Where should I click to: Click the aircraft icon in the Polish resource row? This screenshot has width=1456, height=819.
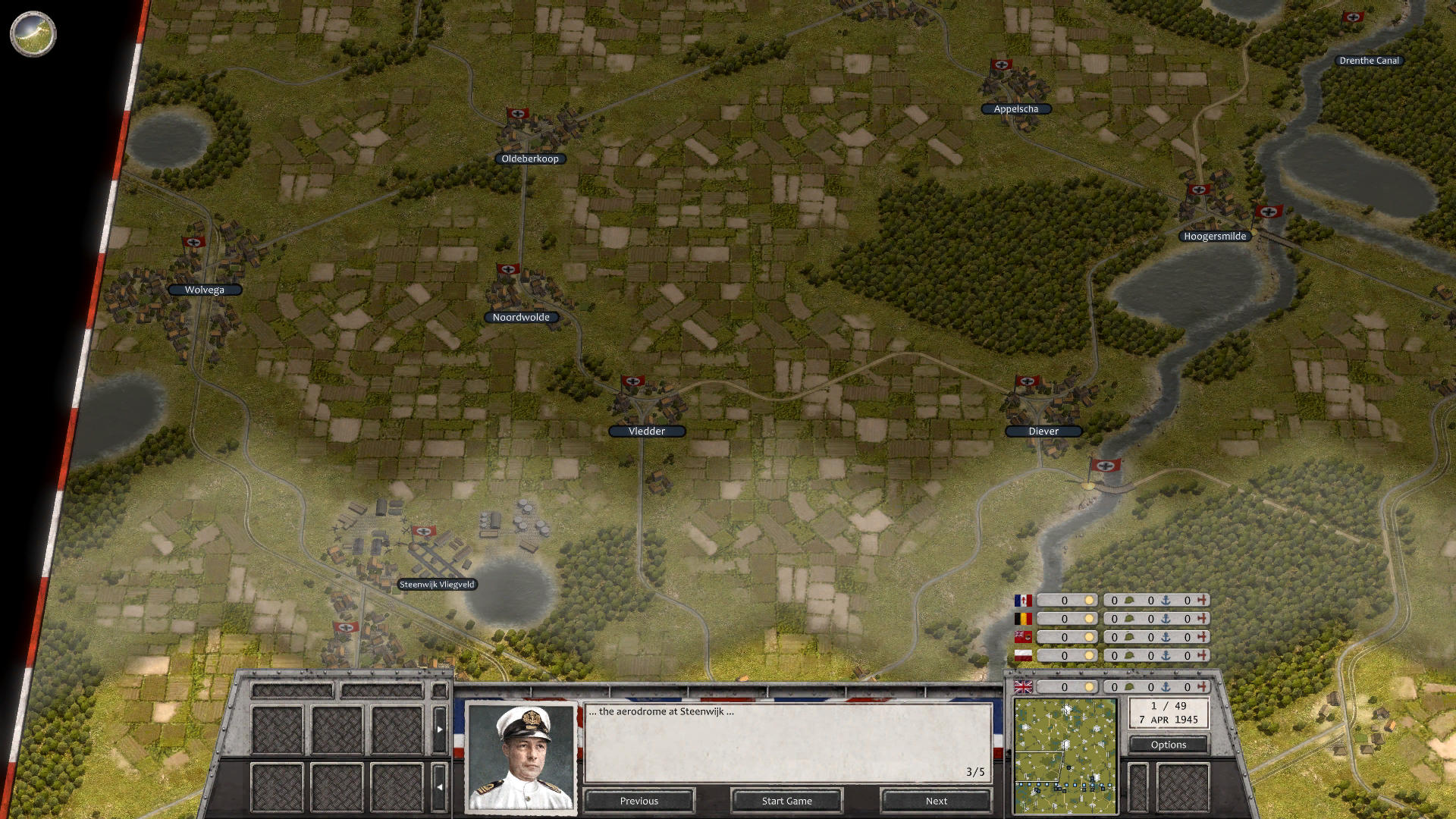[x=1203, y=654]
